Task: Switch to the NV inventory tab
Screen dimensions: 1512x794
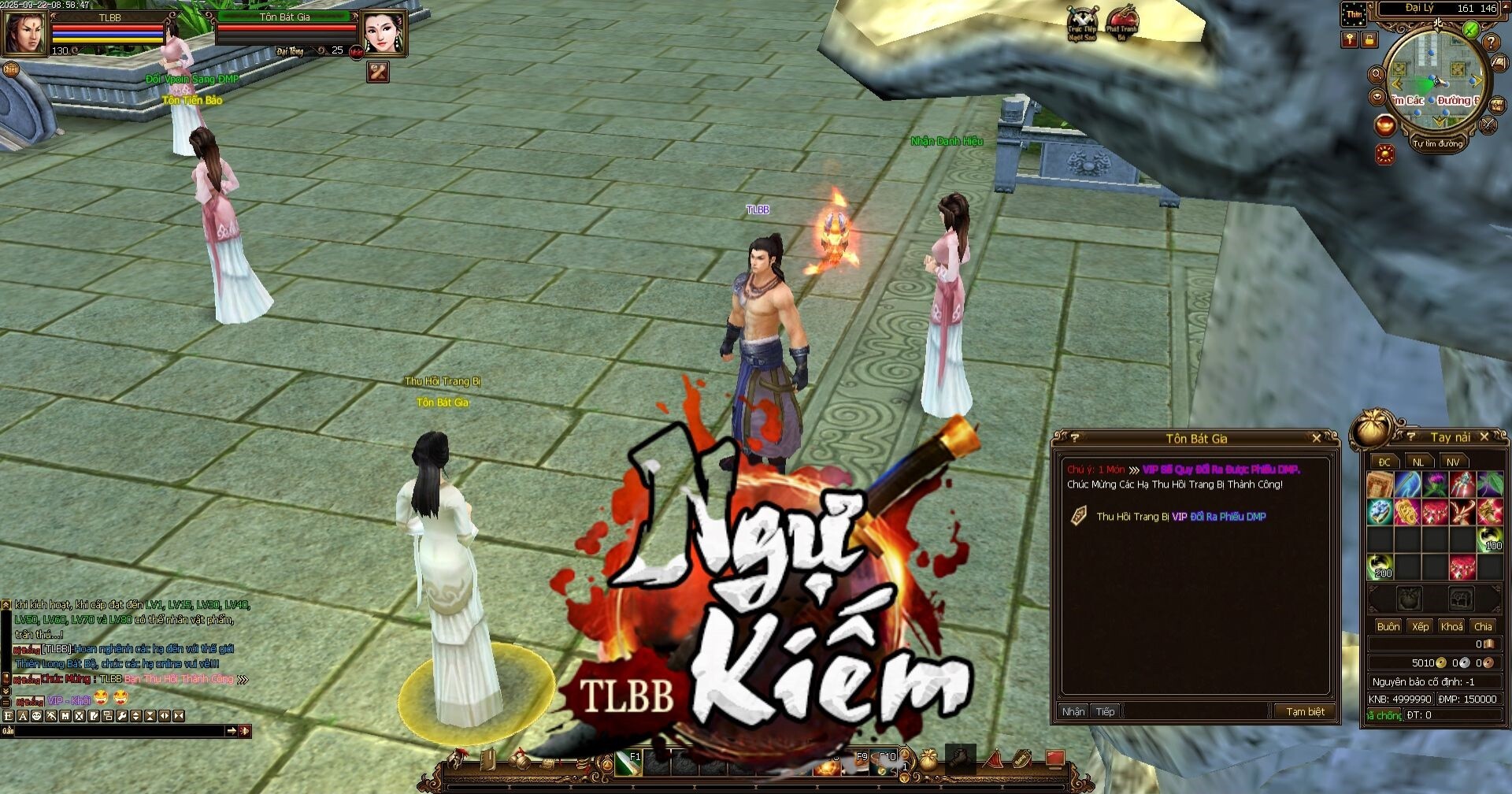Action: (x=1453, y=462)
